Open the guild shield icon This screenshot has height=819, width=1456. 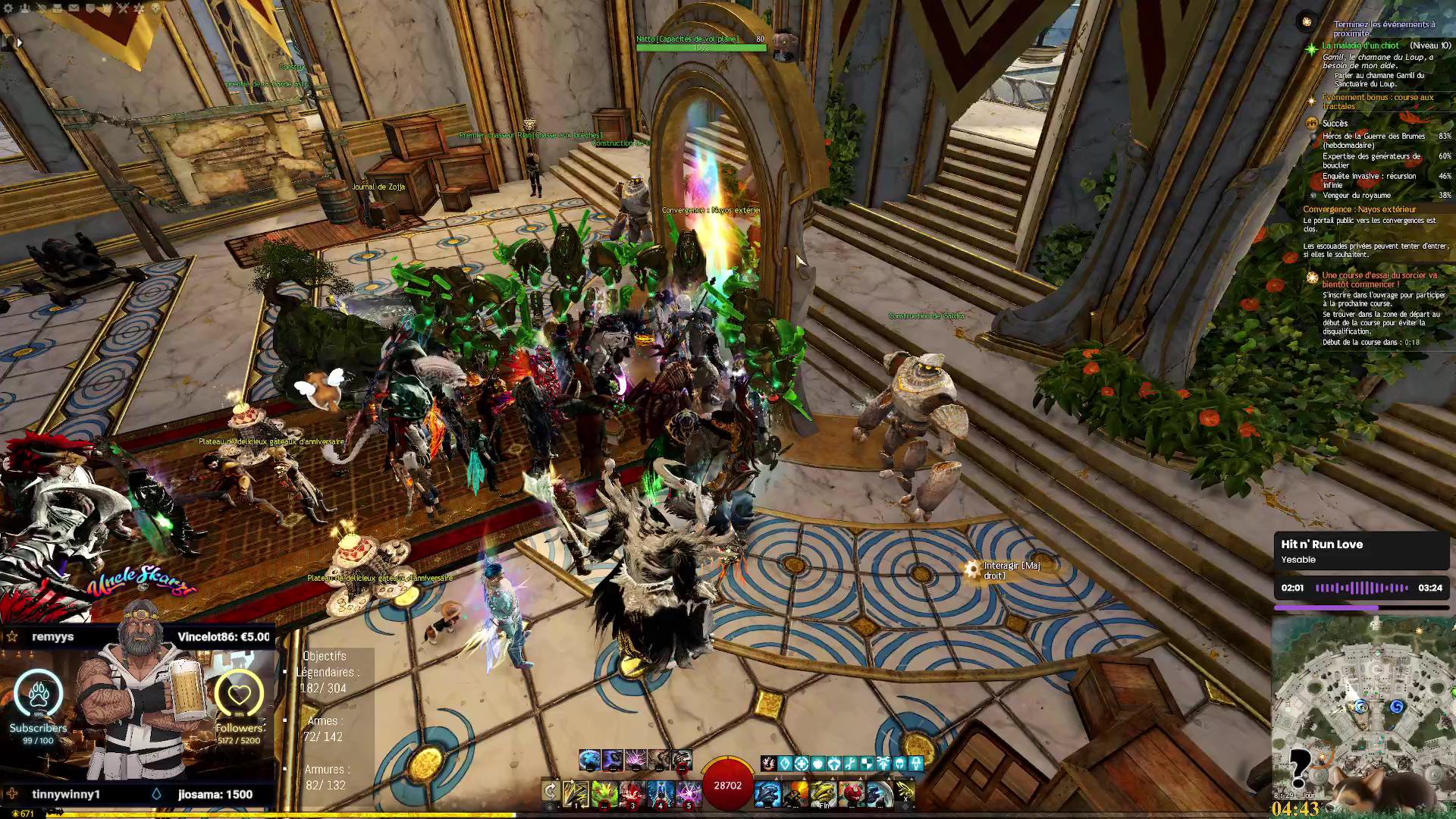tap(89, 8)
